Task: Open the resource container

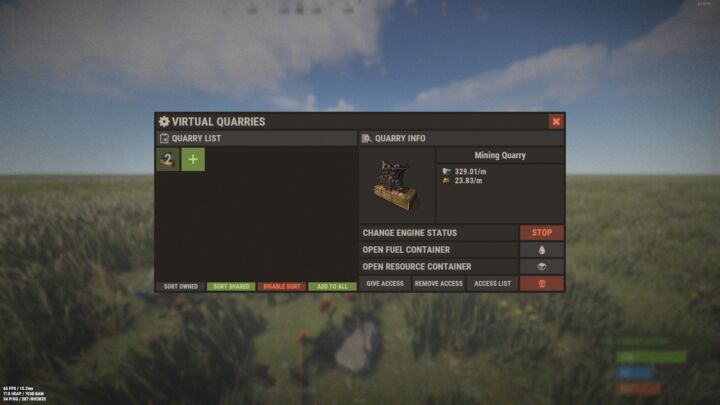Action: [542, 267]
